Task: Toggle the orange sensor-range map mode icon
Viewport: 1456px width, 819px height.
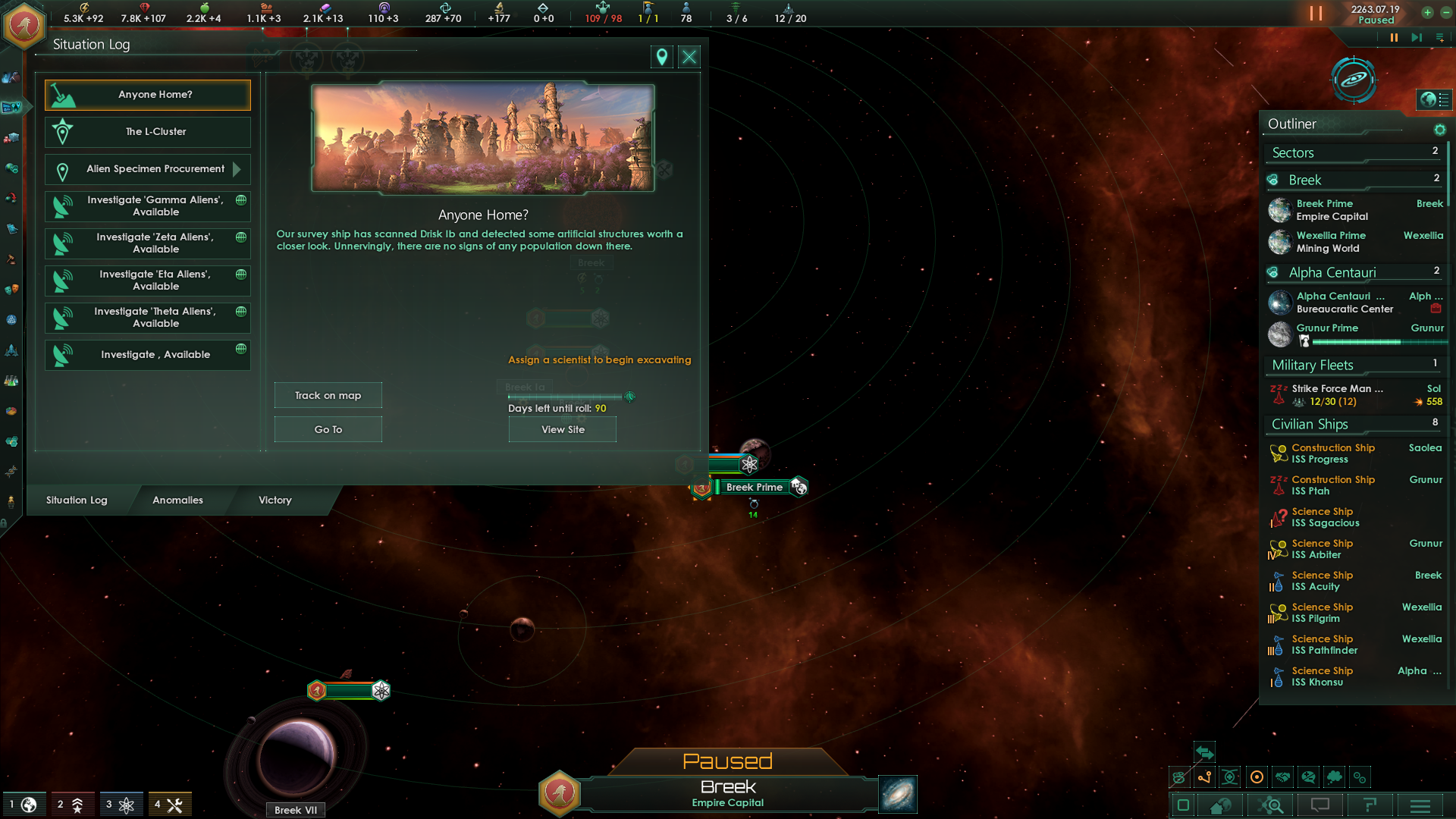Action: [x=1257, y=777]
